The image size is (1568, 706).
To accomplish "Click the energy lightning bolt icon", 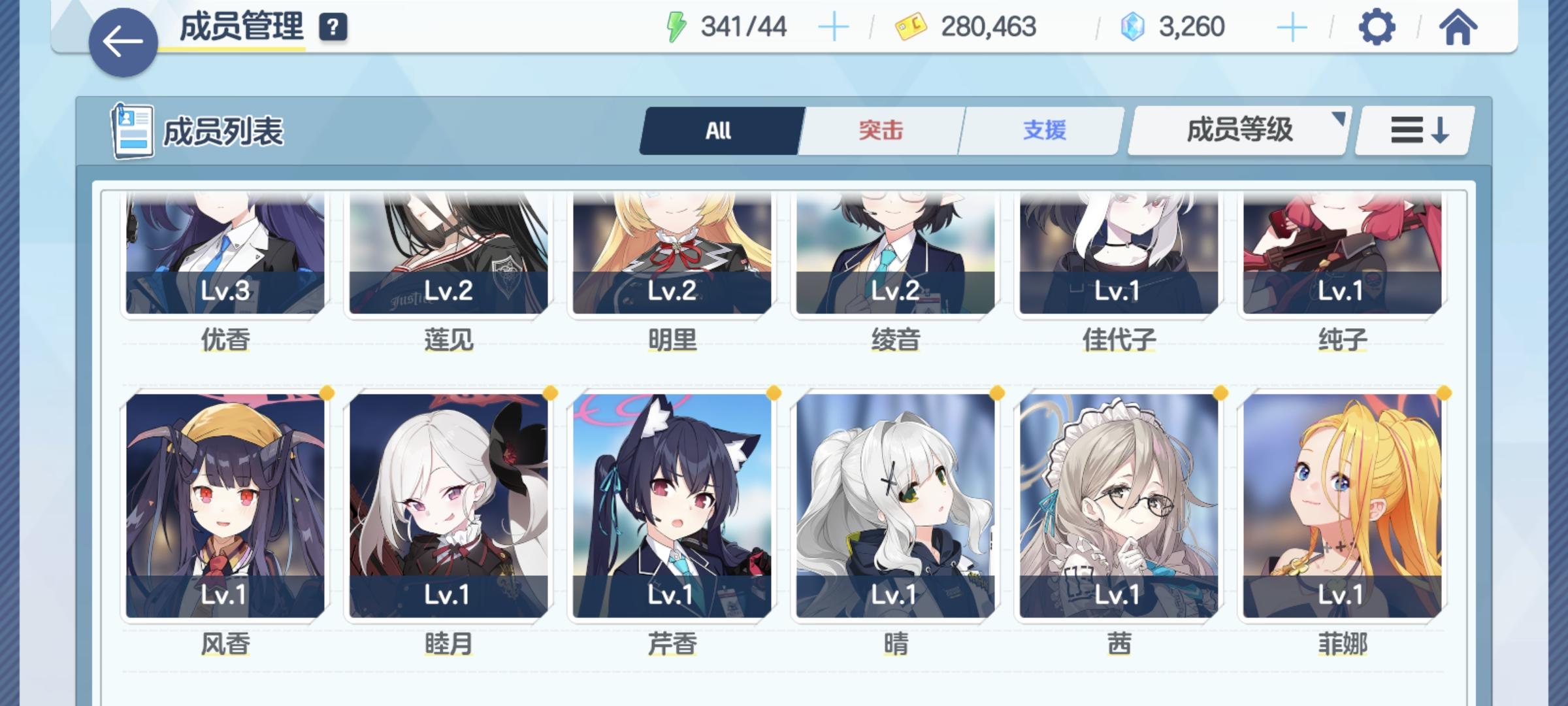I will click(x=678, y=26).
